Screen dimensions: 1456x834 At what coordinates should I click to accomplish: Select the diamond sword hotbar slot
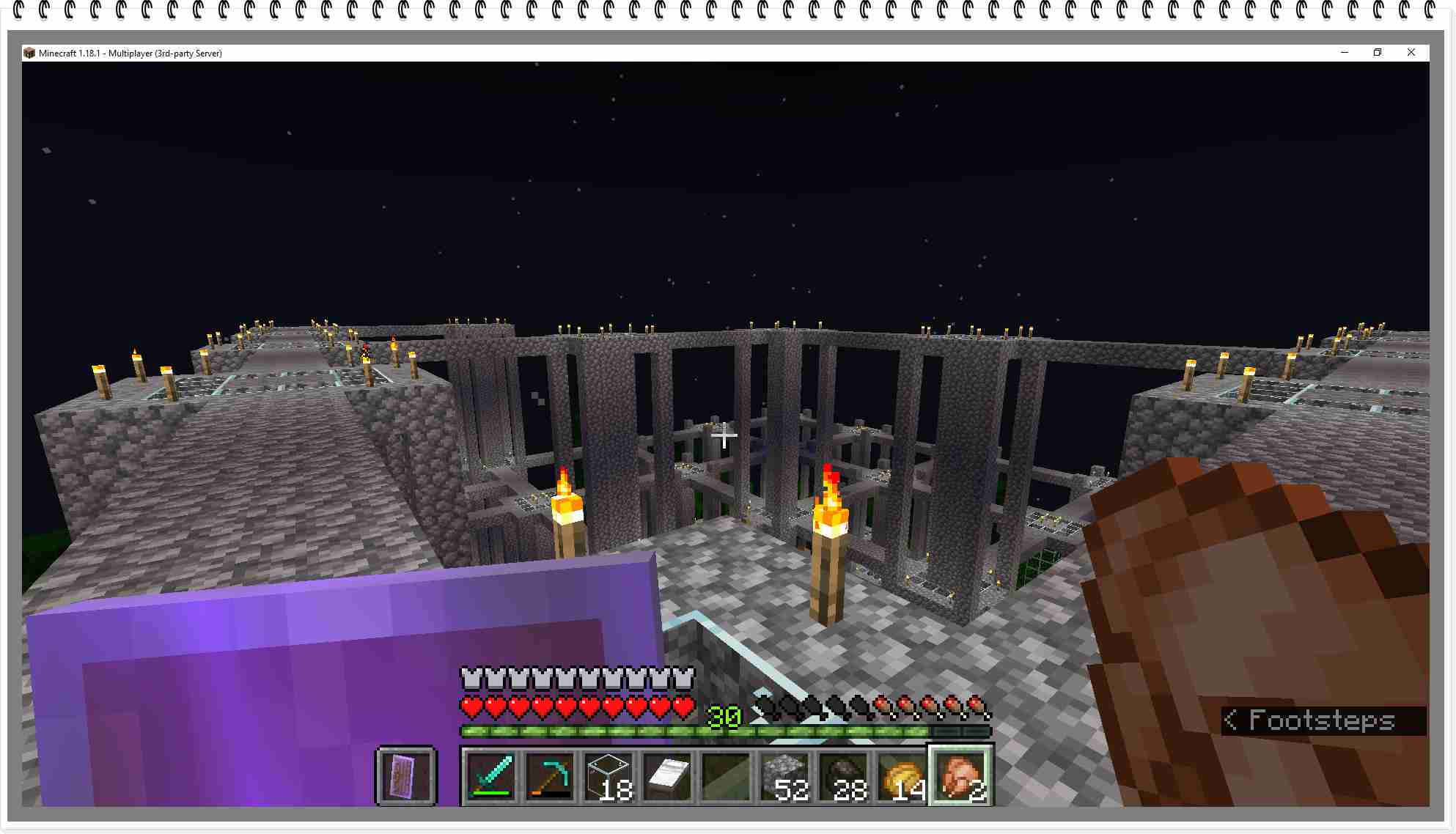coord(490,776)
